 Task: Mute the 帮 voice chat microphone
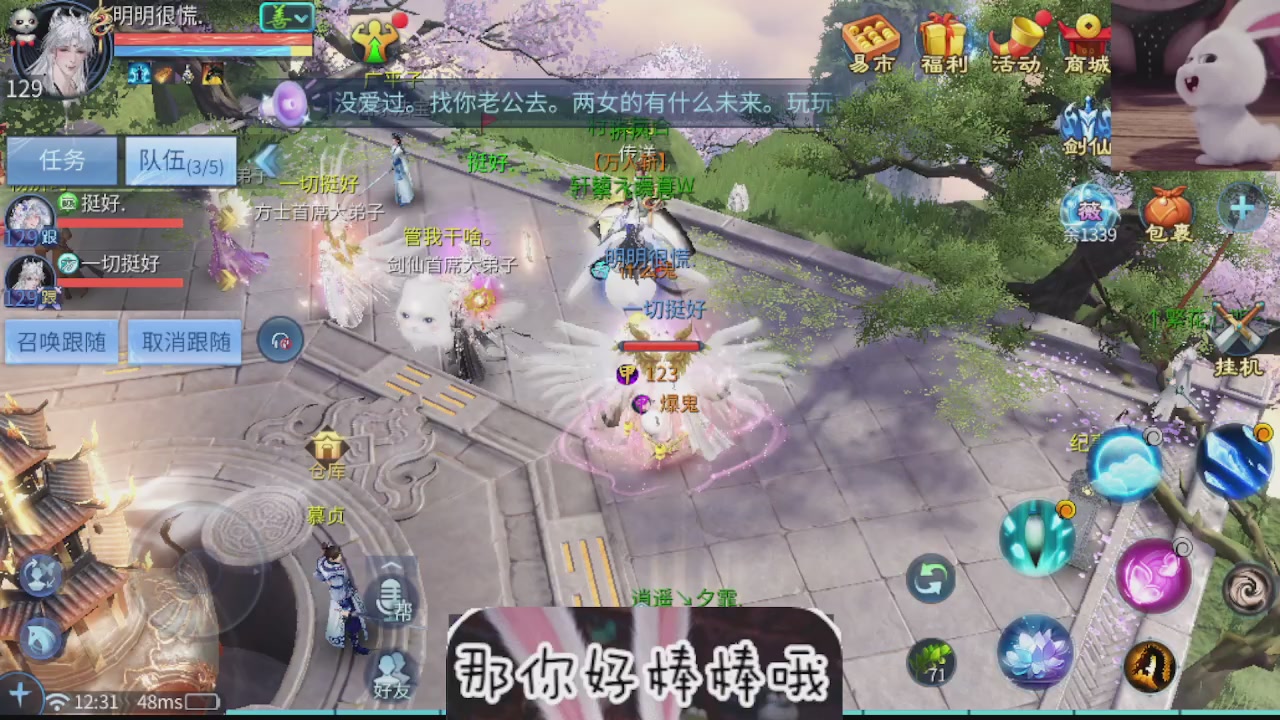[391, 600]
